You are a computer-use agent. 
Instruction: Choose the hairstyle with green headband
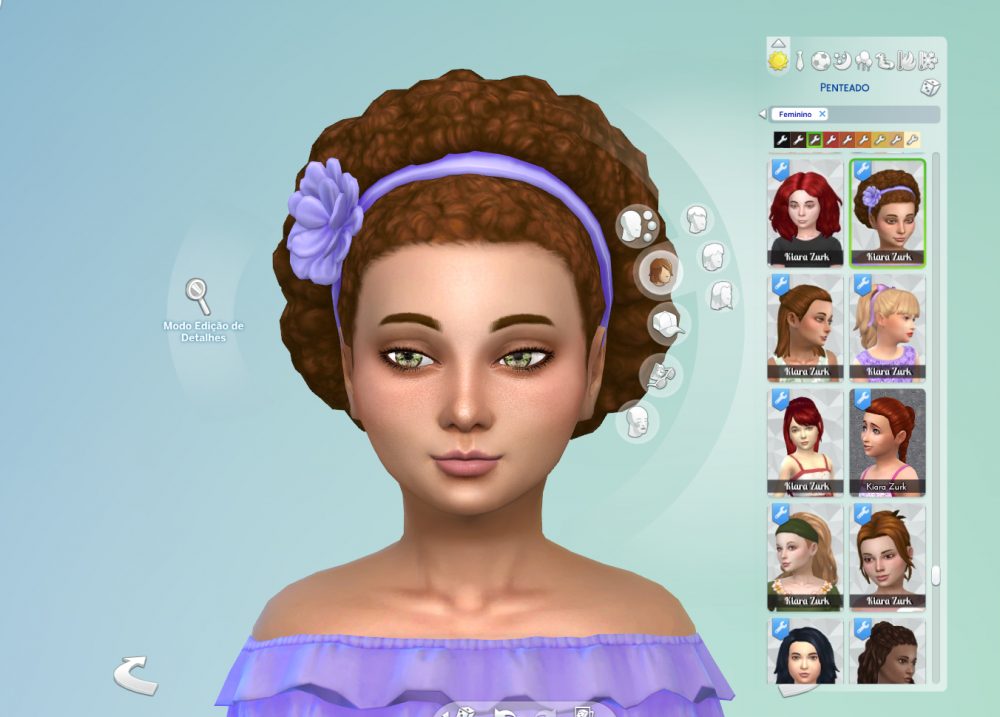(806, 557)
